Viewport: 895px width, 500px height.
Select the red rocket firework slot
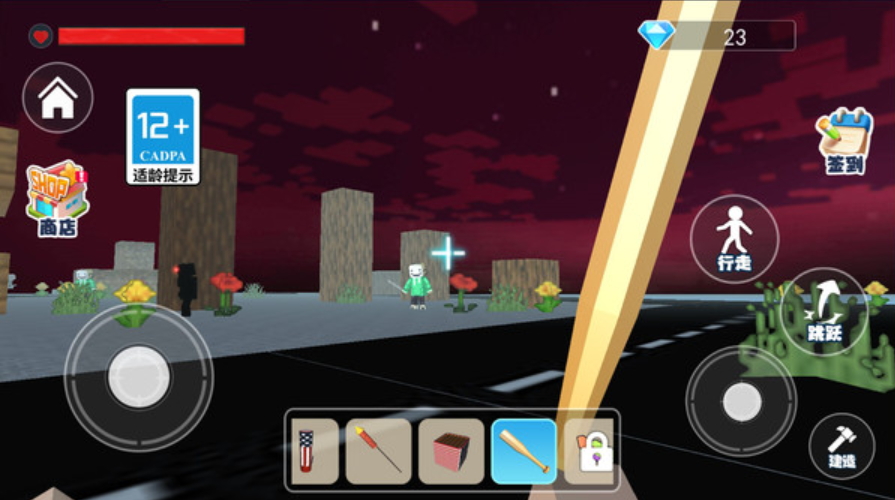[379, 451]
